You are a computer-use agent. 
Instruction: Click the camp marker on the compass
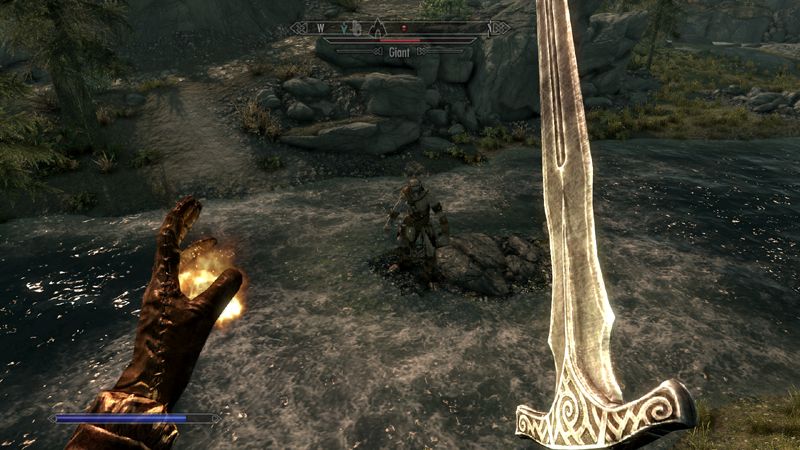(x=380, y=29)
